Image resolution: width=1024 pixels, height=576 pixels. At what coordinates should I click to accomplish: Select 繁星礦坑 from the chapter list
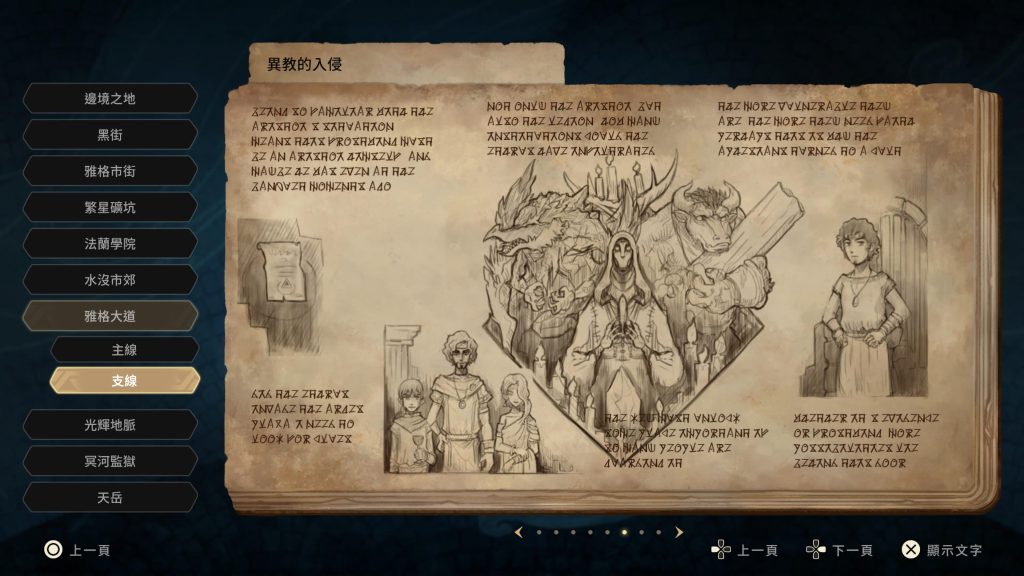click(x=110, y=207)
